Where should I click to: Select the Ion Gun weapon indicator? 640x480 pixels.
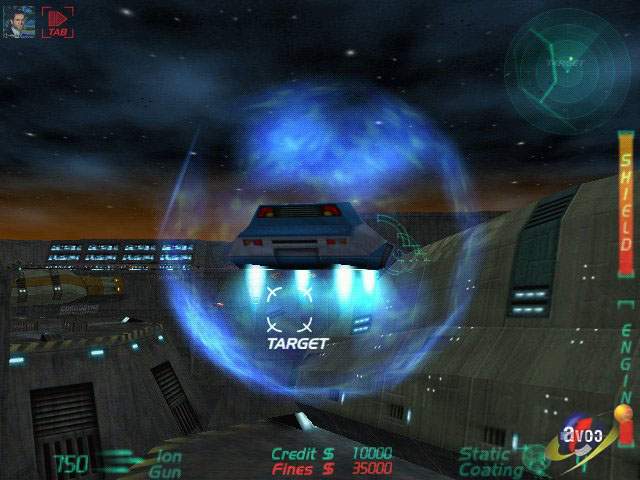tap(165, 462)
